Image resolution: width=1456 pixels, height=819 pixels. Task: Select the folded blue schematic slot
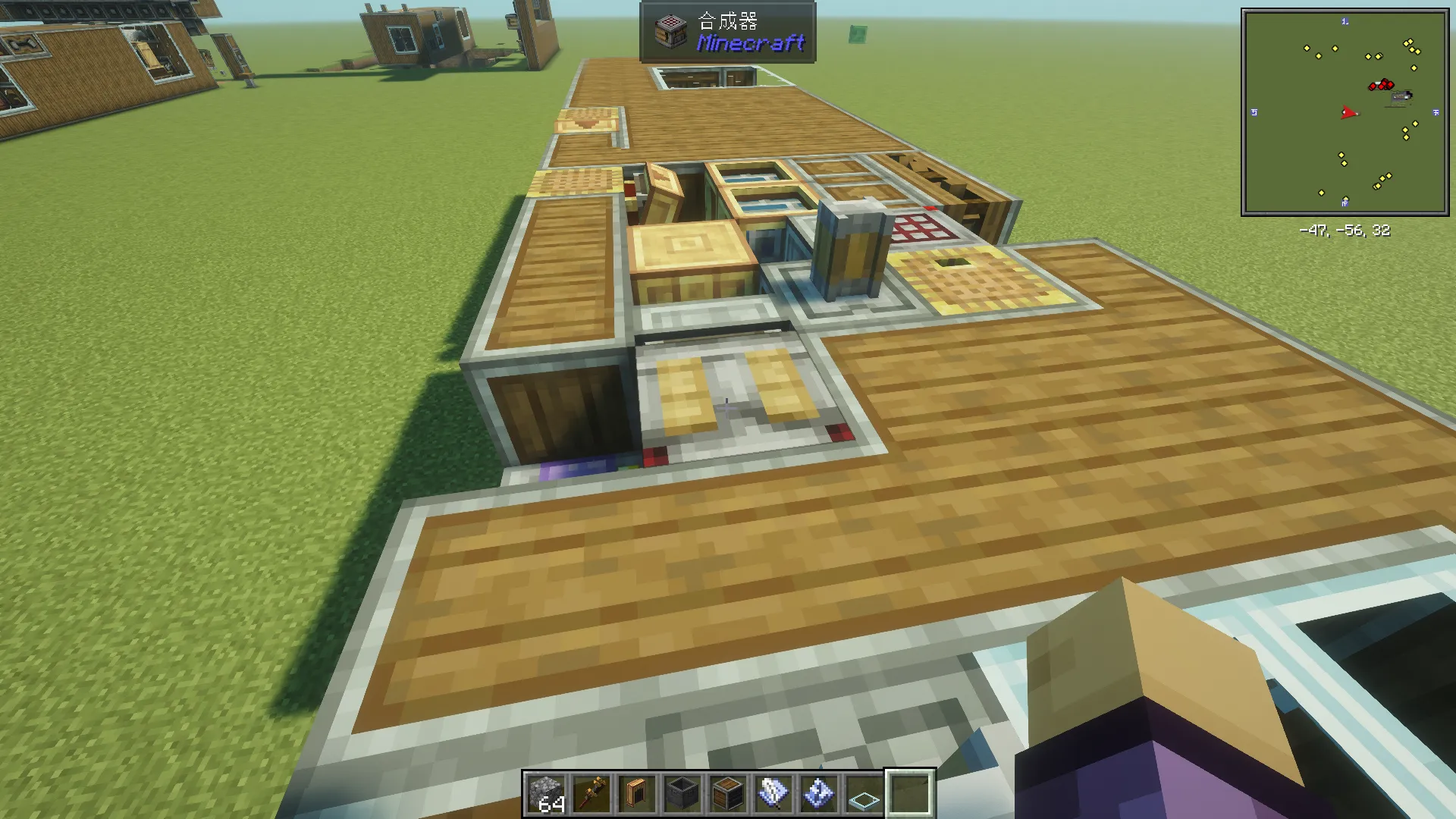(819, 794)
